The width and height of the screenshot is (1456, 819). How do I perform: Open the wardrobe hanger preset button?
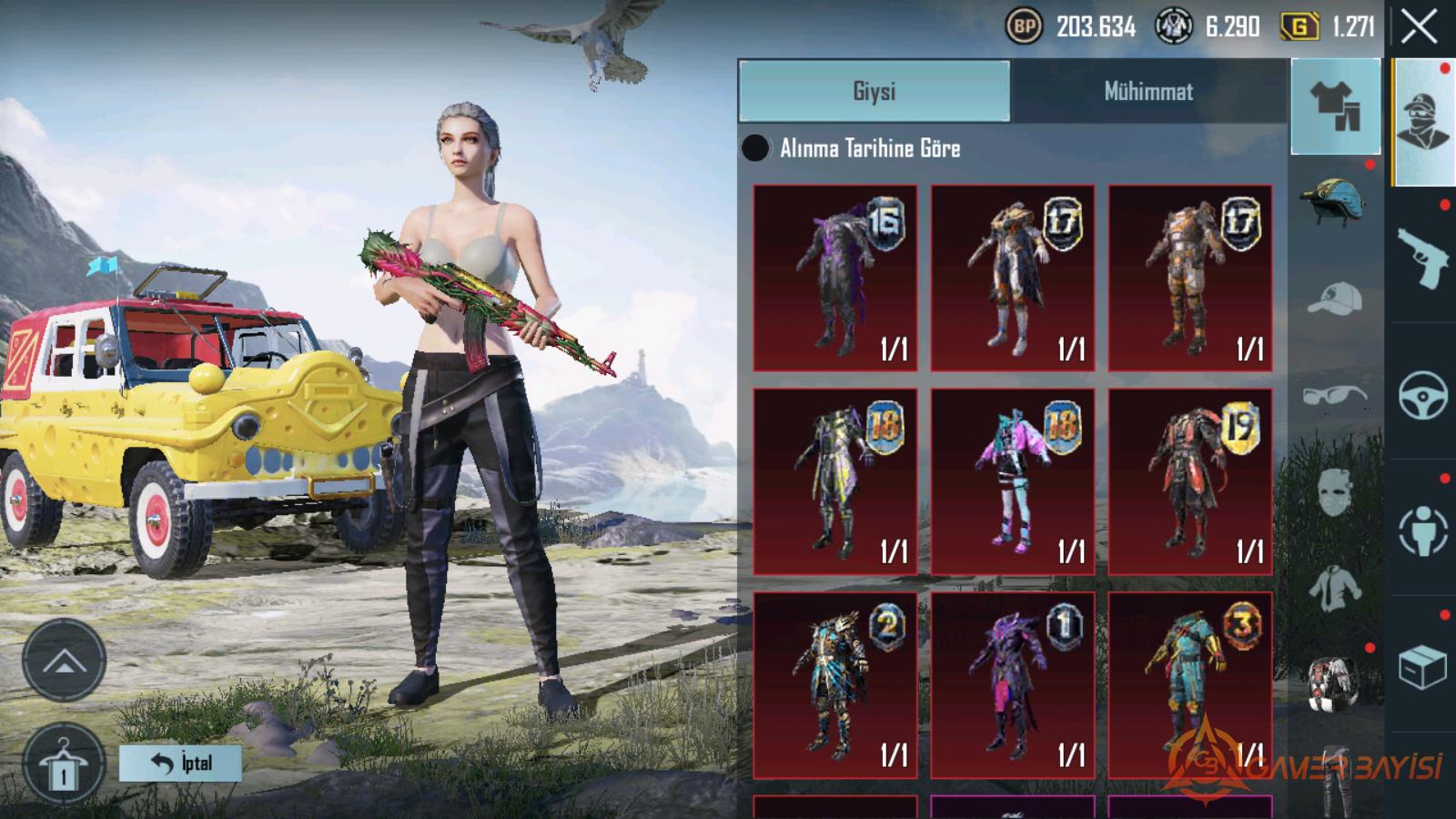tap(64, 763)
